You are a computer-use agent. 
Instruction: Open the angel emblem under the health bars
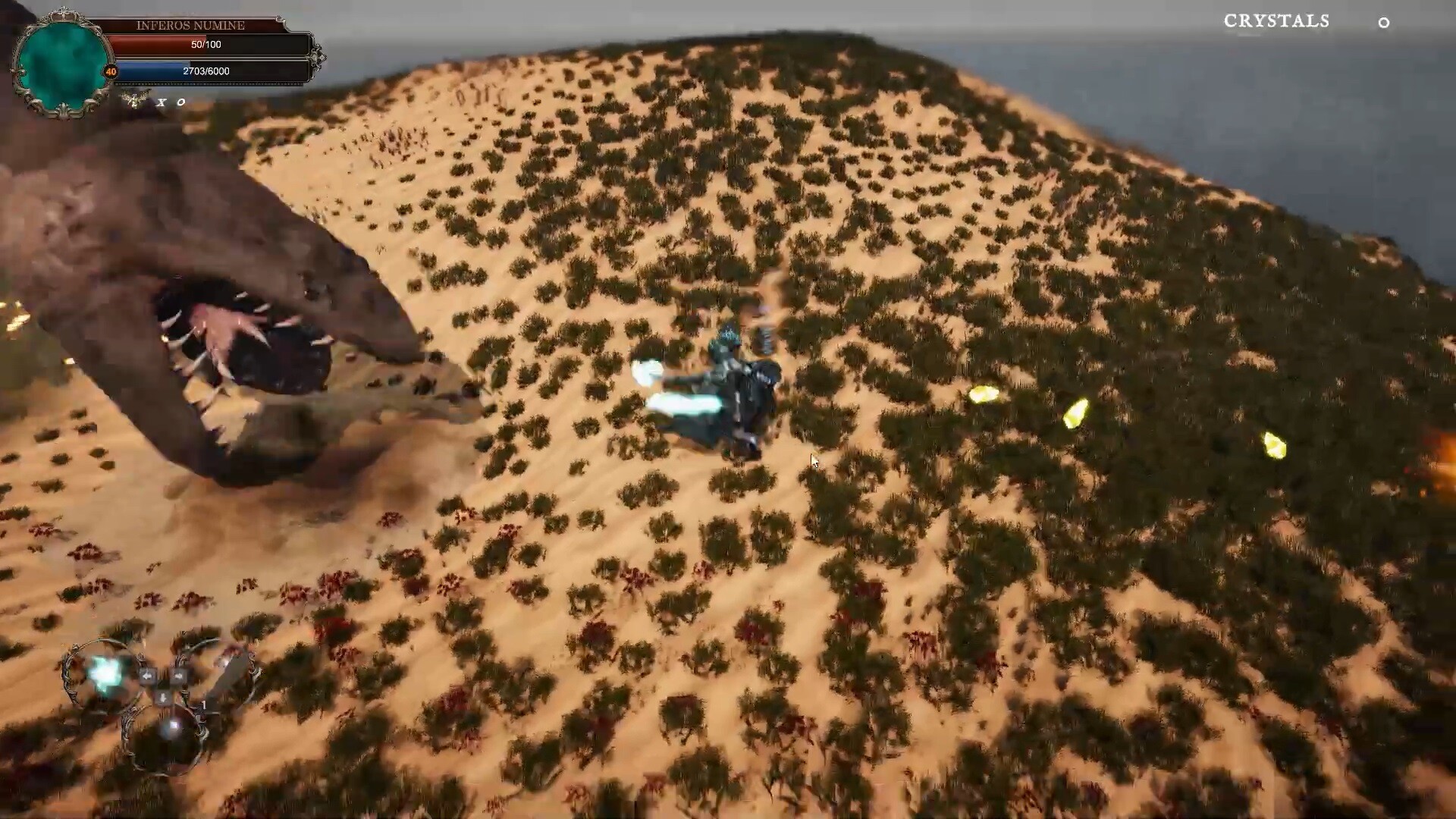click(x=135, y=100)
